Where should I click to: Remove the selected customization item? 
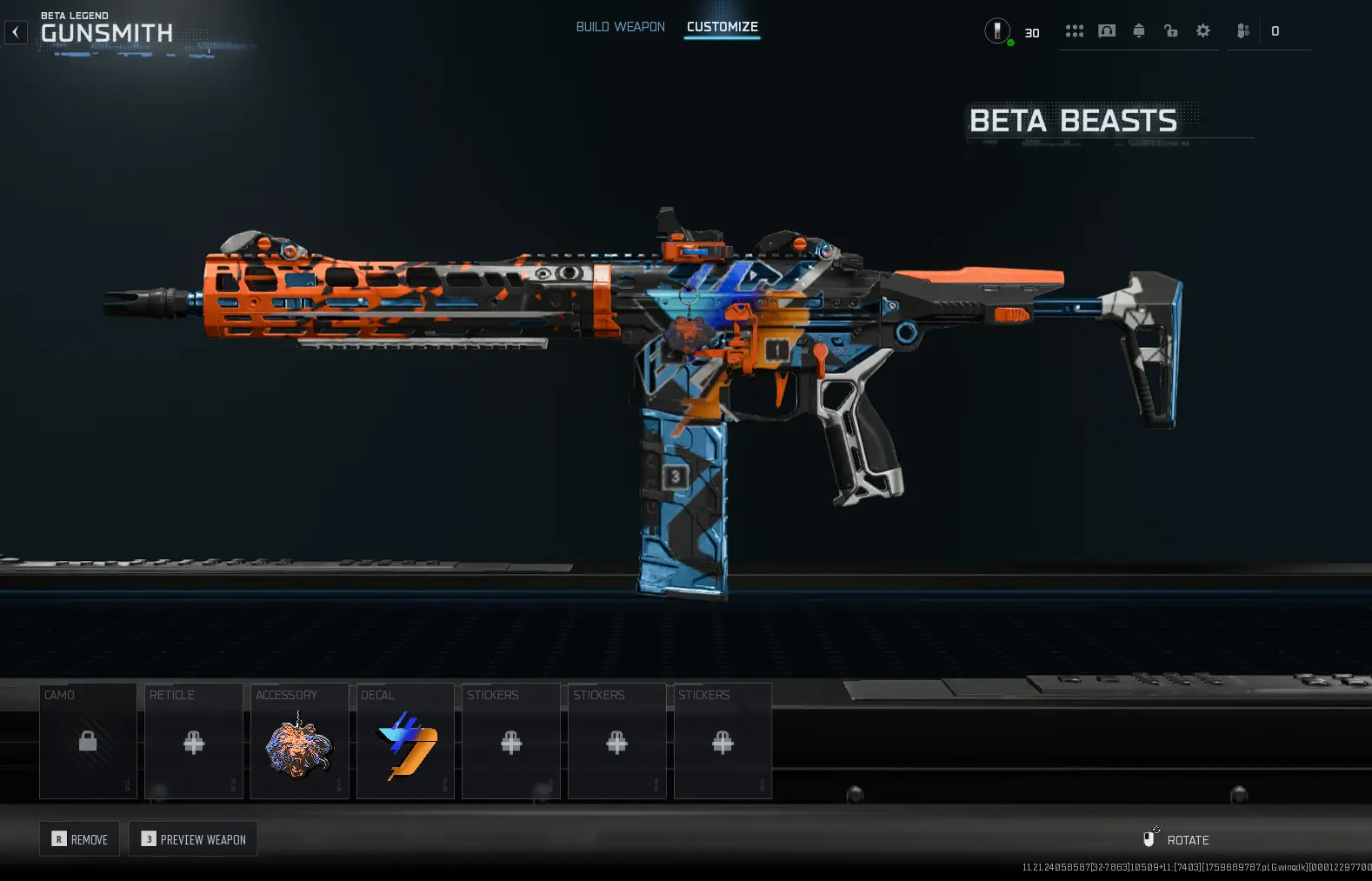click(x=80, y=839)
